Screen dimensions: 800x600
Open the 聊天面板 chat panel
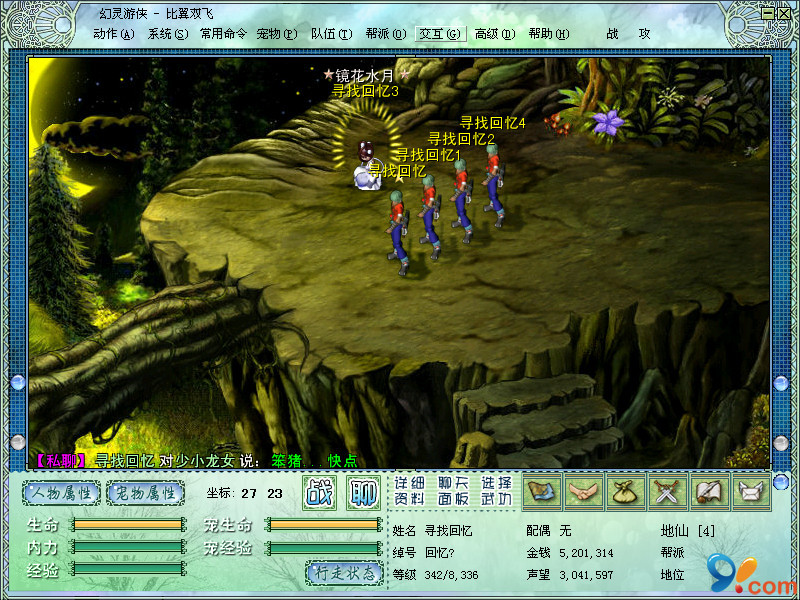pos(453,490)
